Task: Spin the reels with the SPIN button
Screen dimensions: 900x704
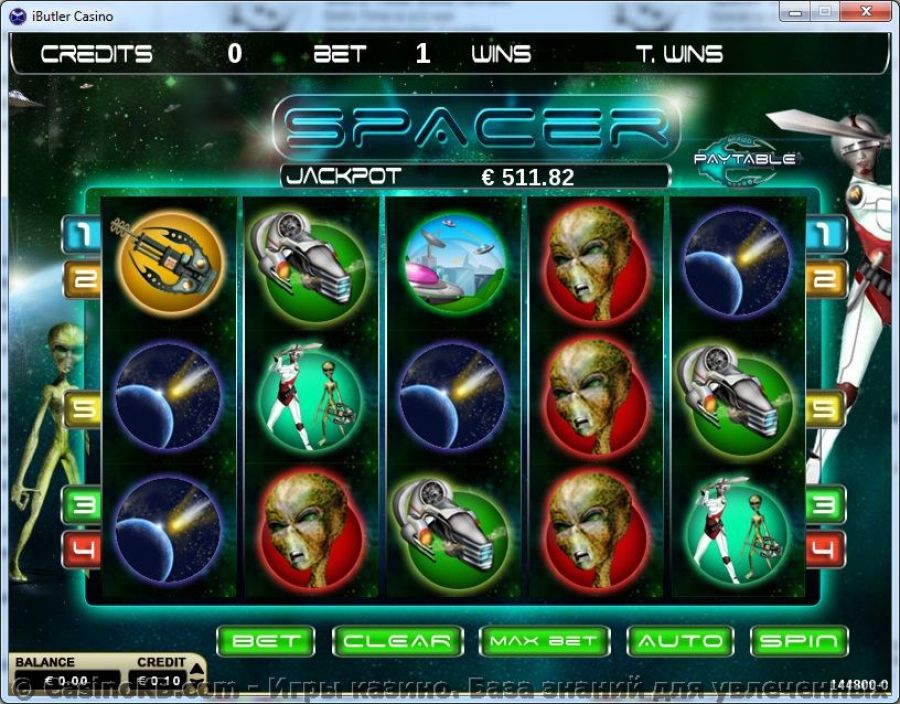Action: pyautogui.click(x=798, y=641)
